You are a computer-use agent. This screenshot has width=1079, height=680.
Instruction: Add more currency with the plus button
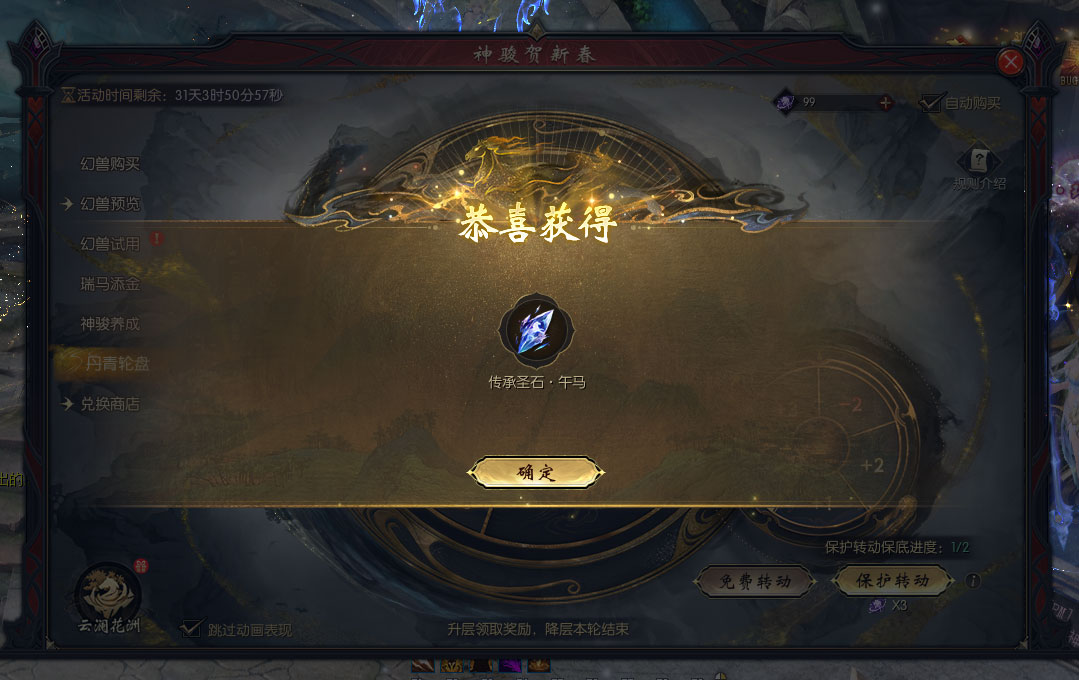coord(885,102)
